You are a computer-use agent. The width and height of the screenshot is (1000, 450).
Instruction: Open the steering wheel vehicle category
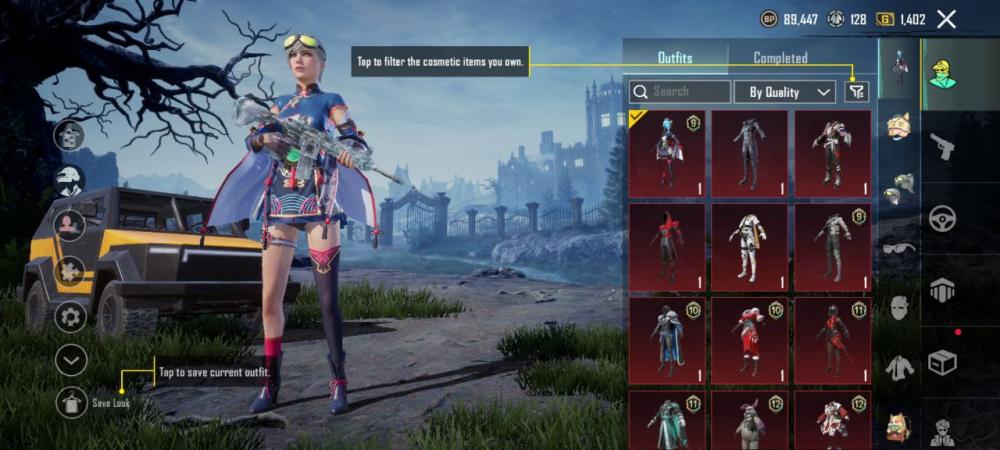pyautogui.click(x=942, y=218)
